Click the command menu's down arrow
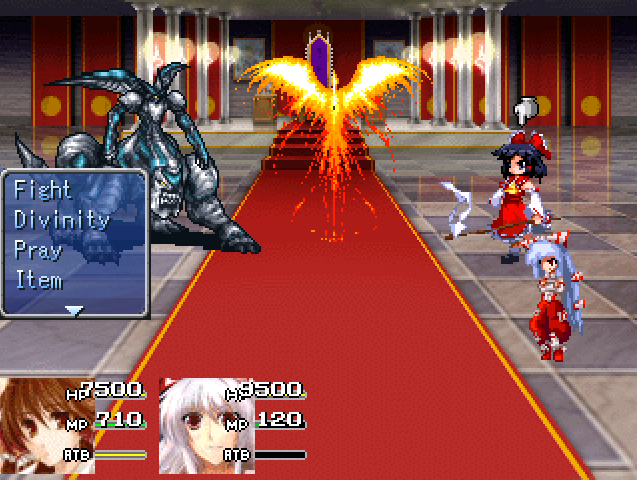 click(x=74, y=310)
